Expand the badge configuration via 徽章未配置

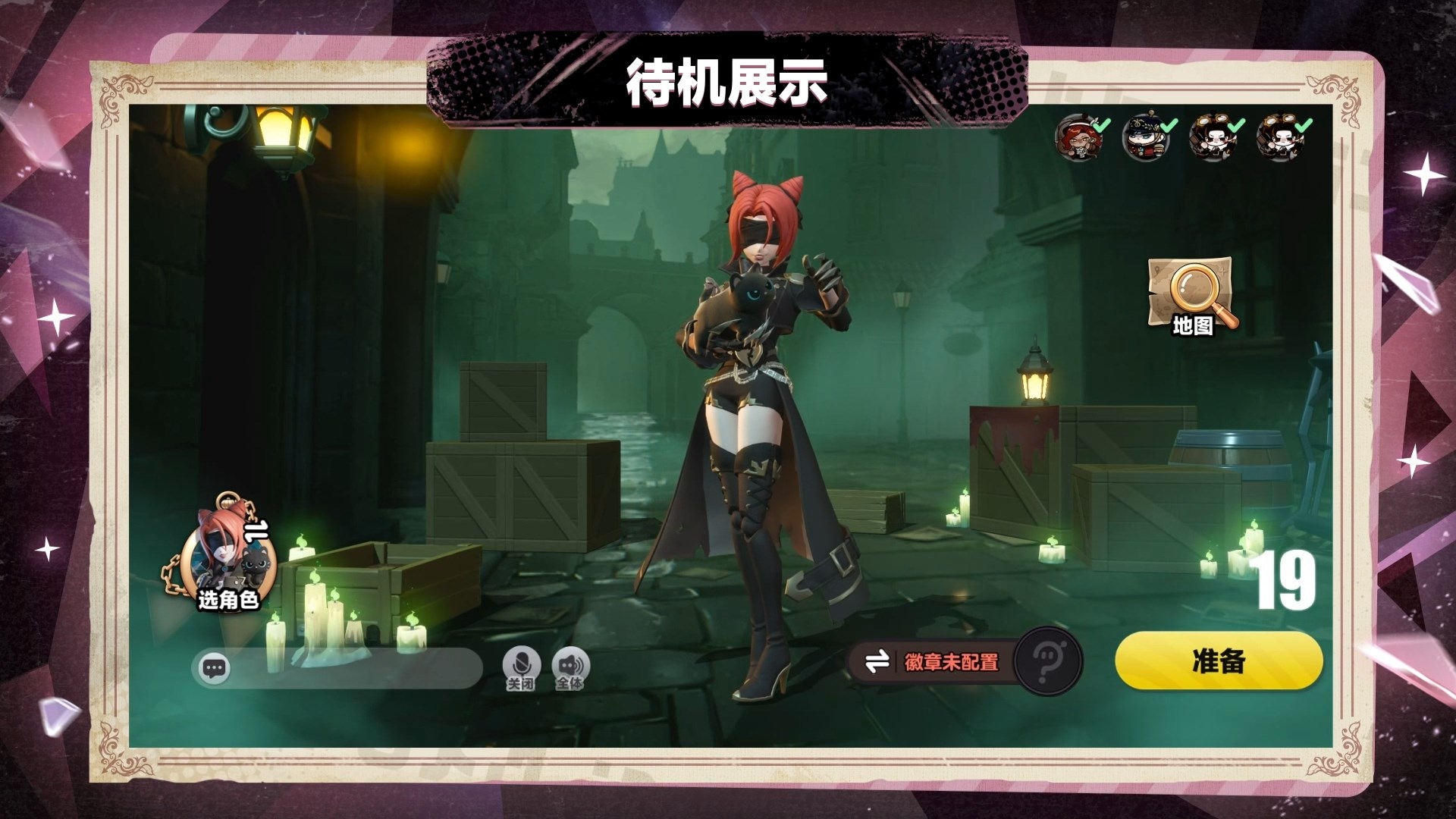pyautogui.click(x=952, y=661)
